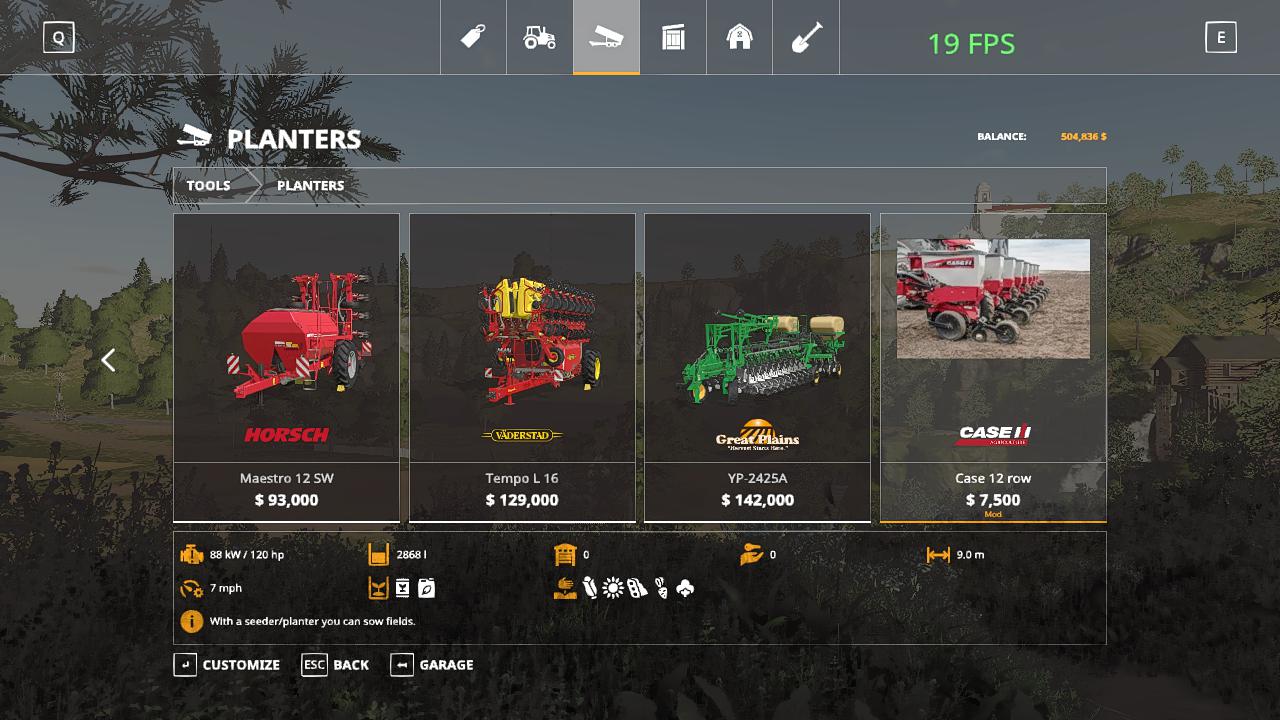Switch to the container objects tab

pos(673,38)
